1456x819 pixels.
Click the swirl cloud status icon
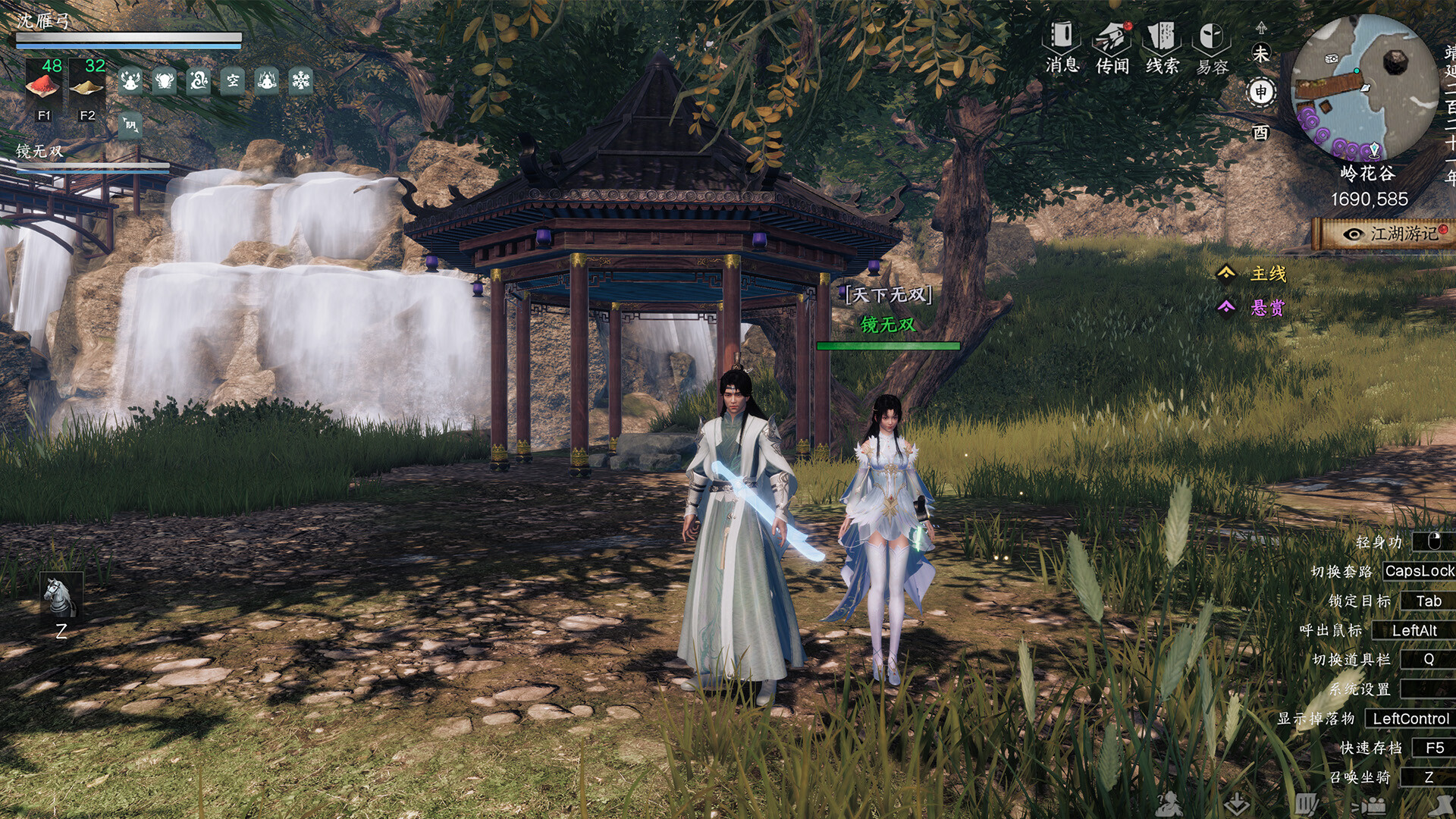click(x=199, y=80)
